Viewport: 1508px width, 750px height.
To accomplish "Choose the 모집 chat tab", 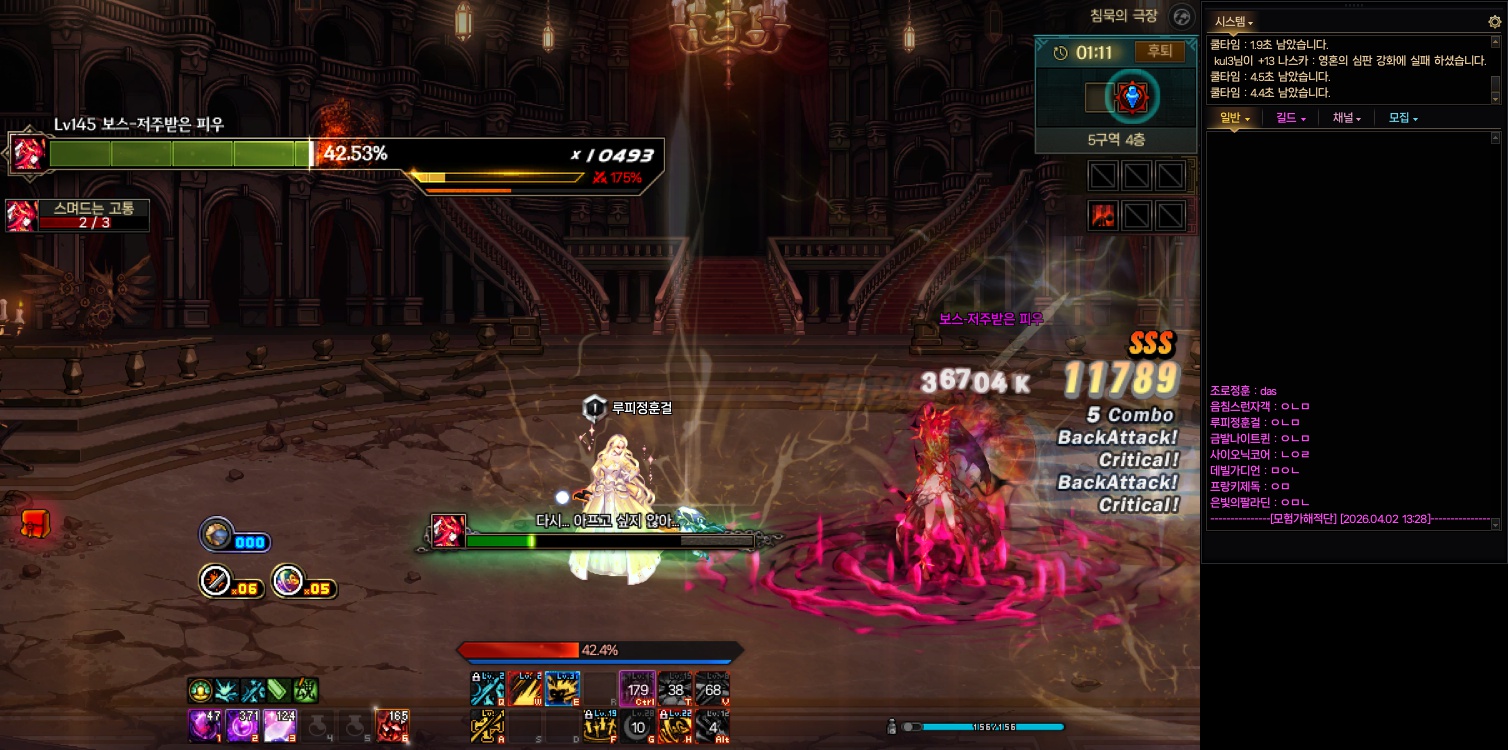I will pos(1403,118).
